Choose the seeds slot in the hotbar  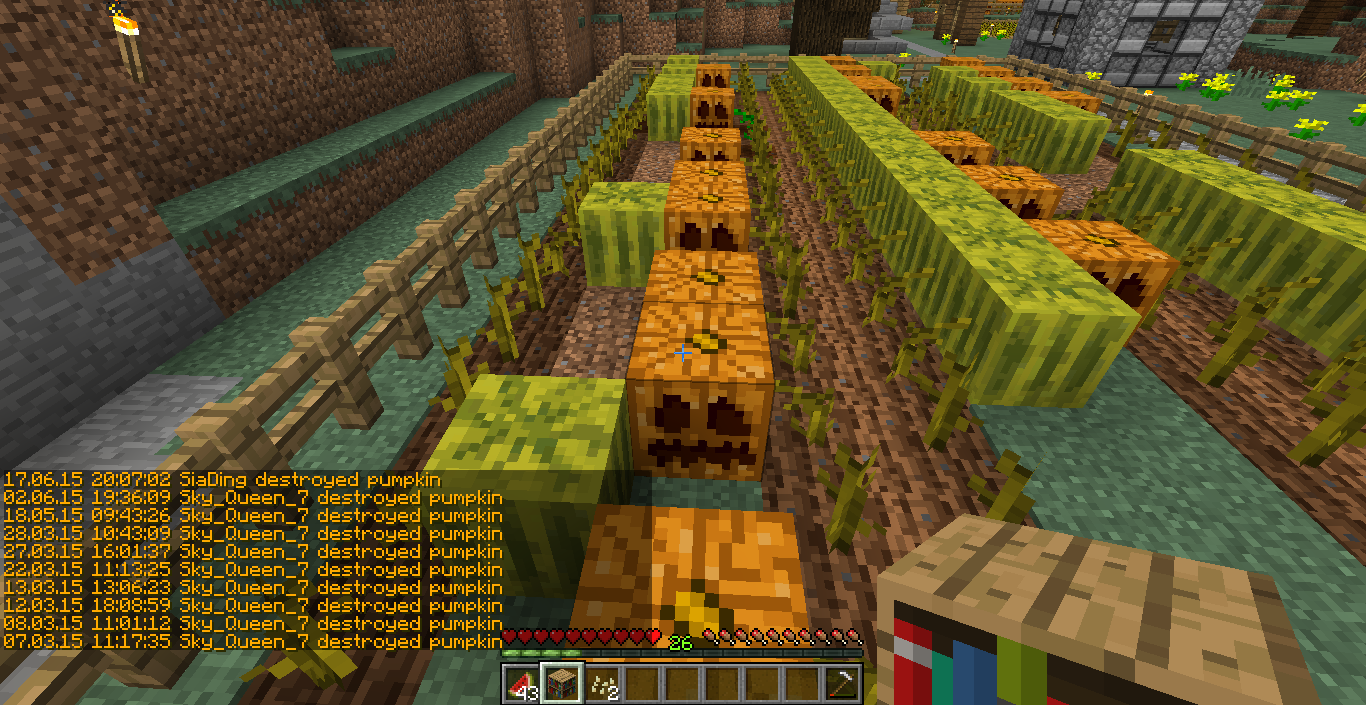pyautogui.click(x=602, y=684)
